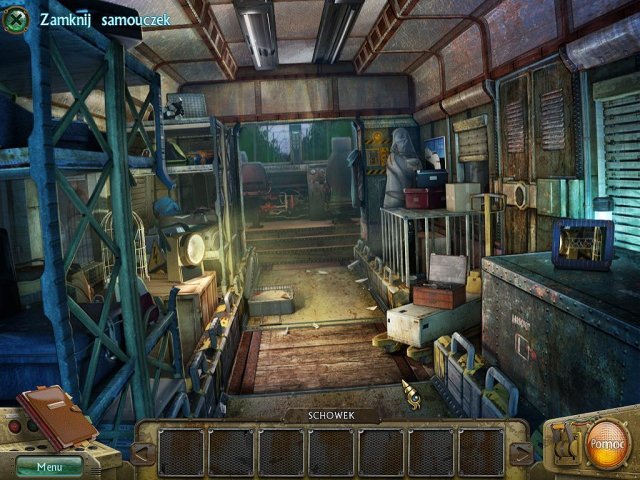Open the green Menu button

coord(48,465)
